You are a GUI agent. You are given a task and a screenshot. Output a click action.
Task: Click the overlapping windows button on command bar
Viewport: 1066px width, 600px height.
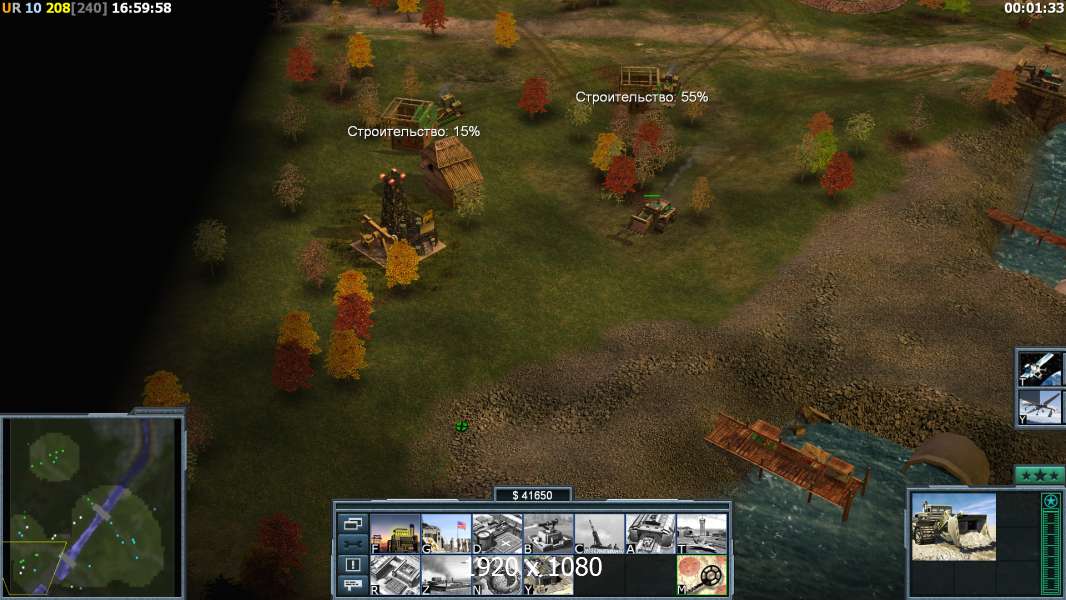(x=352, y=523)
